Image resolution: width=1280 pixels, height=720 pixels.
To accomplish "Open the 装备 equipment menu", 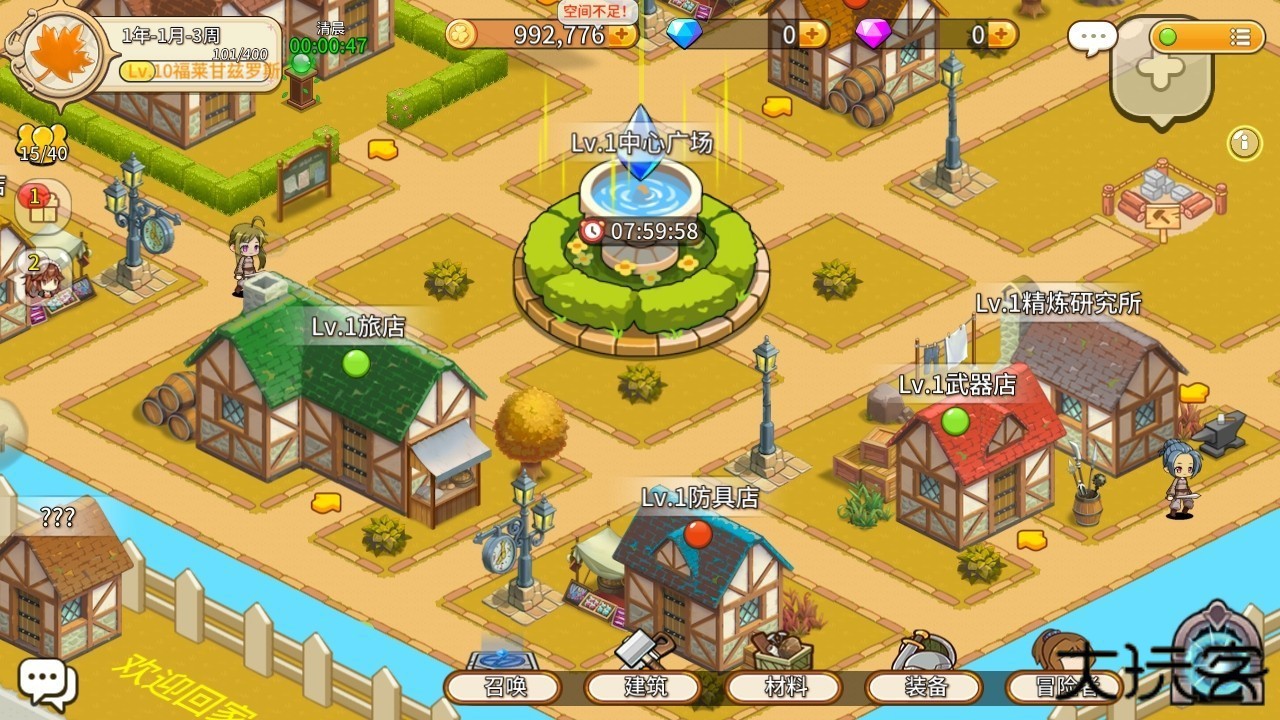I will [x=925, y=687].
